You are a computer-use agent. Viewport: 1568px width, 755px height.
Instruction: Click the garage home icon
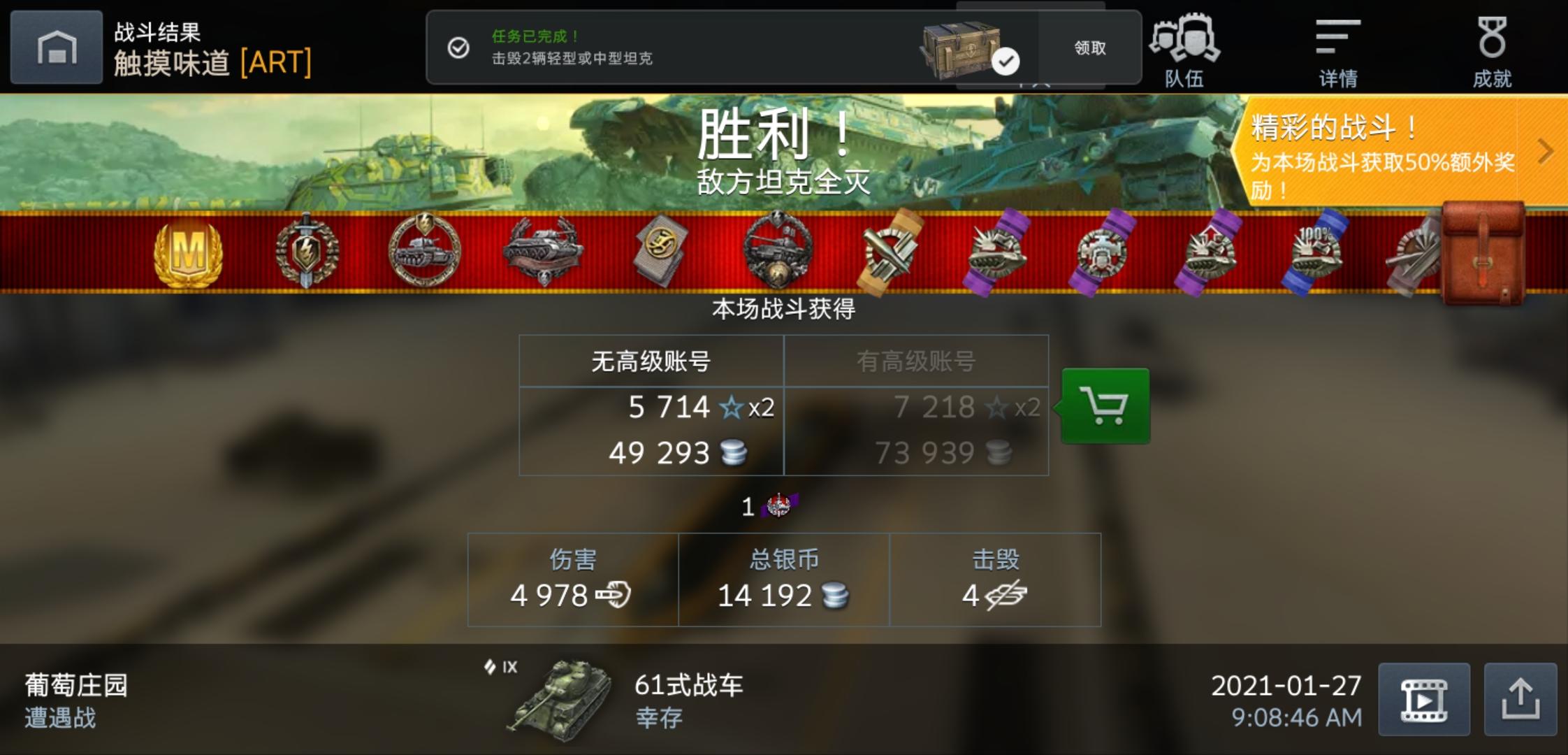pyautogui.click(x=56, y=45)
